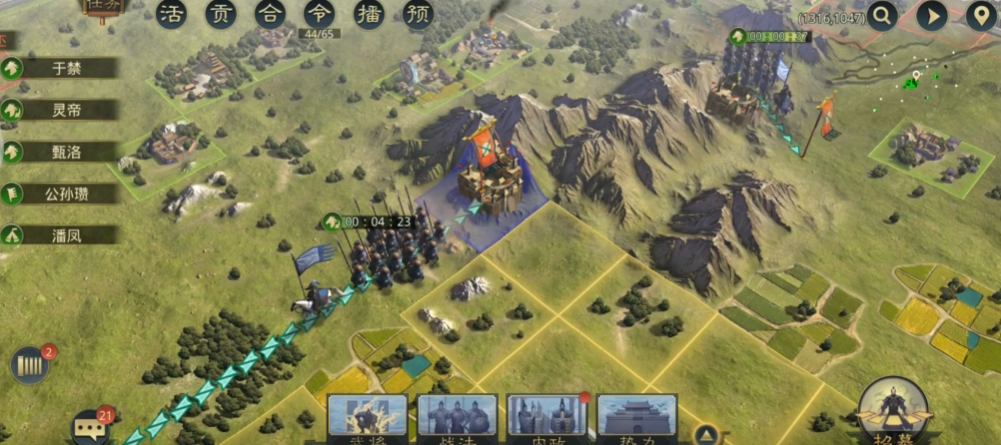Viewport: 1001px width, 445px height.
Task: Click the arrow play button
Action: 932,15
